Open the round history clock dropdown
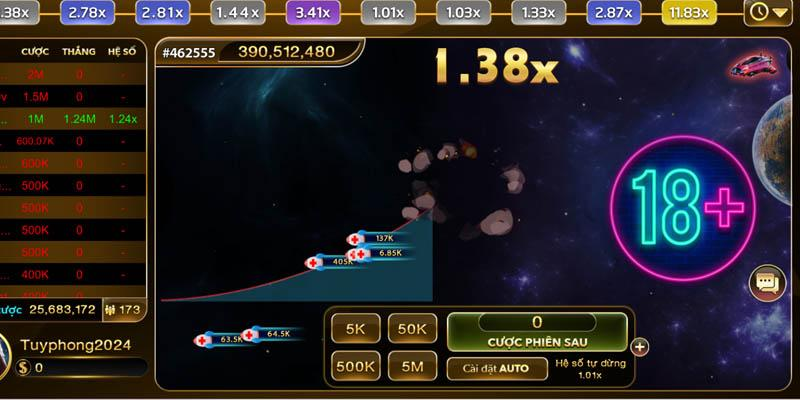 (x=770, y=12)
